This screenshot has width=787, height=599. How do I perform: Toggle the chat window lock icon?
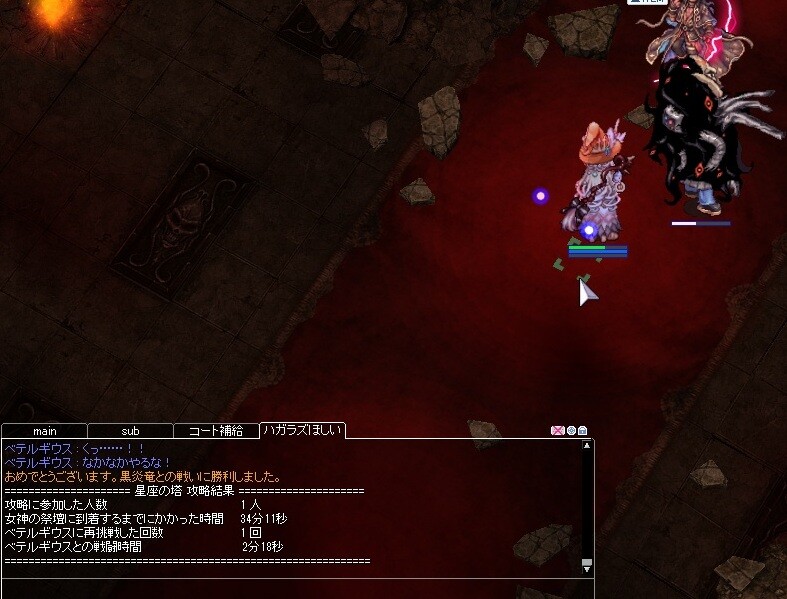583,431
